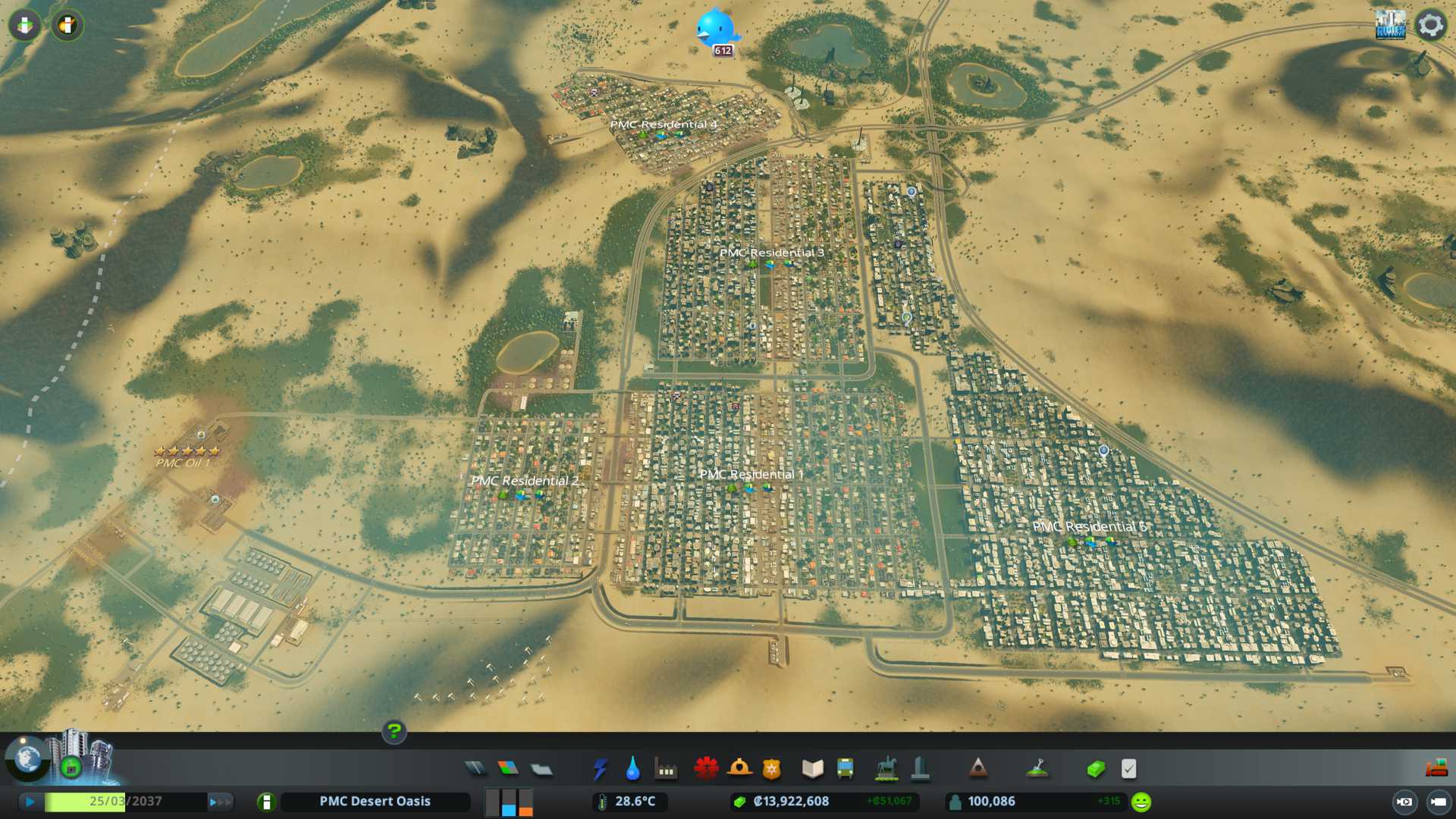Open the Landscaping shovel menu
The width and height of the screenshot is (1456, 819).
1037,769
